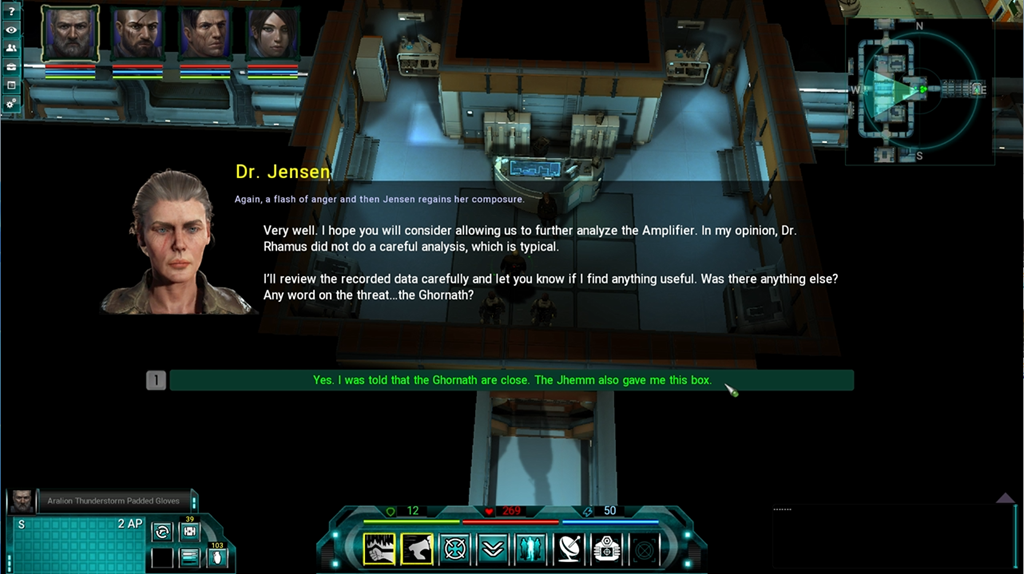Activate the double chevron down ability
Image resolution: width=1024 pixels, height=574 pixels.
coord(492,548)
